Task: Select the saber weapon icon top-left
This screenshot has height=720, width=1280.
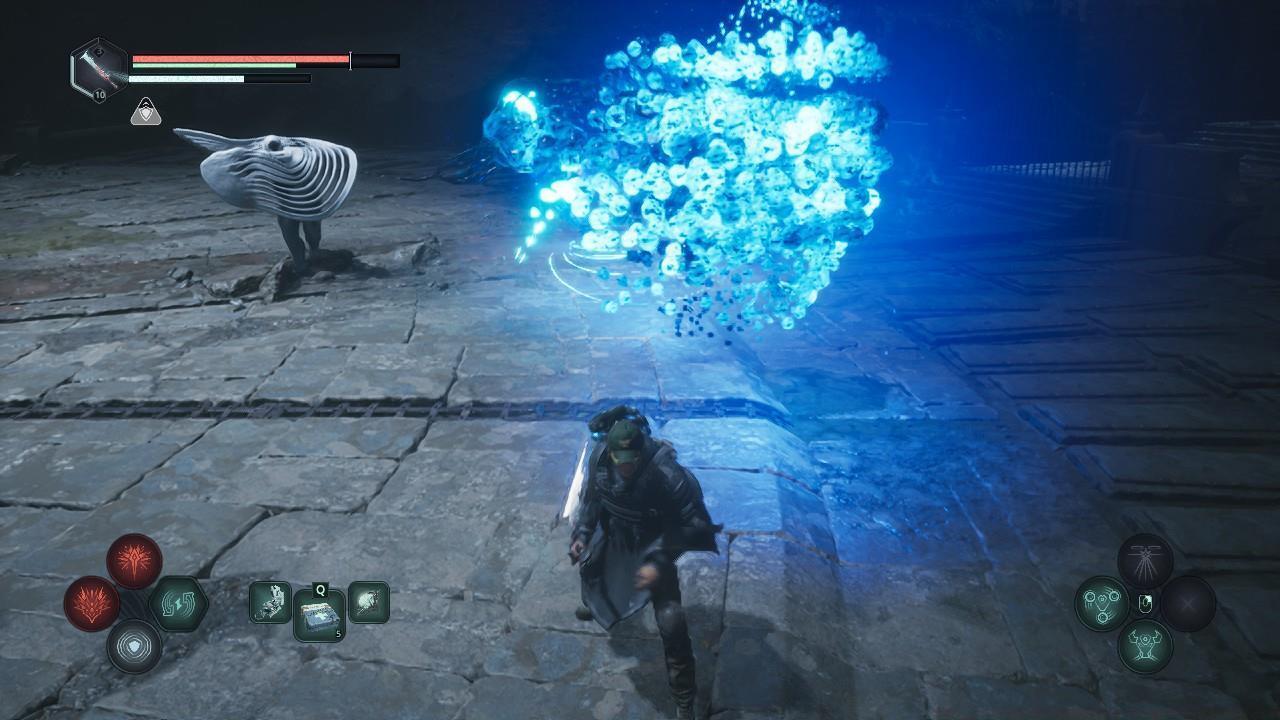Action: coord(97,68)
